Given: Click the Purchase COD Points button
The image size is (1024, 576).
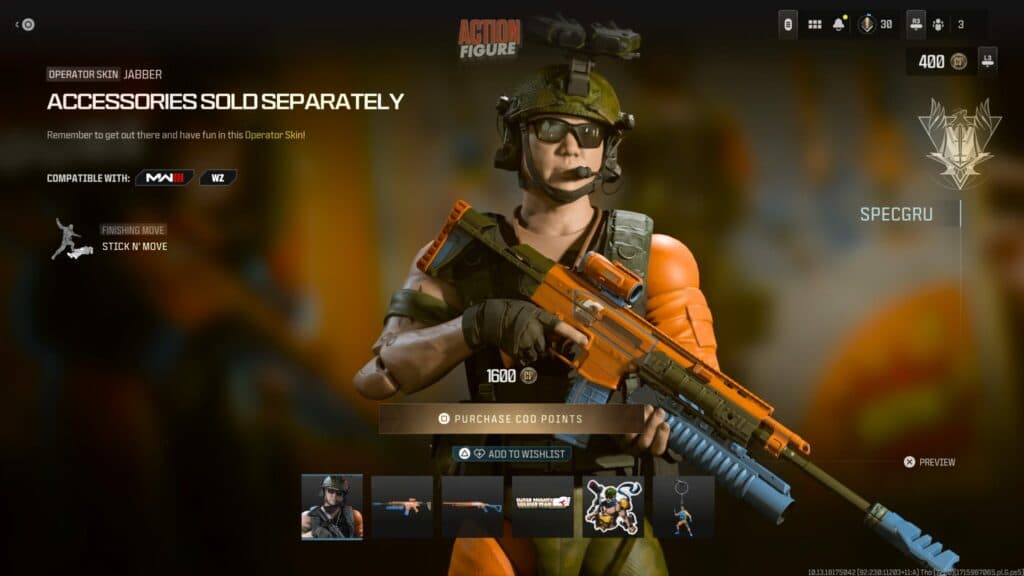Looking at the screenshot, I should pyautogui.click(x=510, y=419).
